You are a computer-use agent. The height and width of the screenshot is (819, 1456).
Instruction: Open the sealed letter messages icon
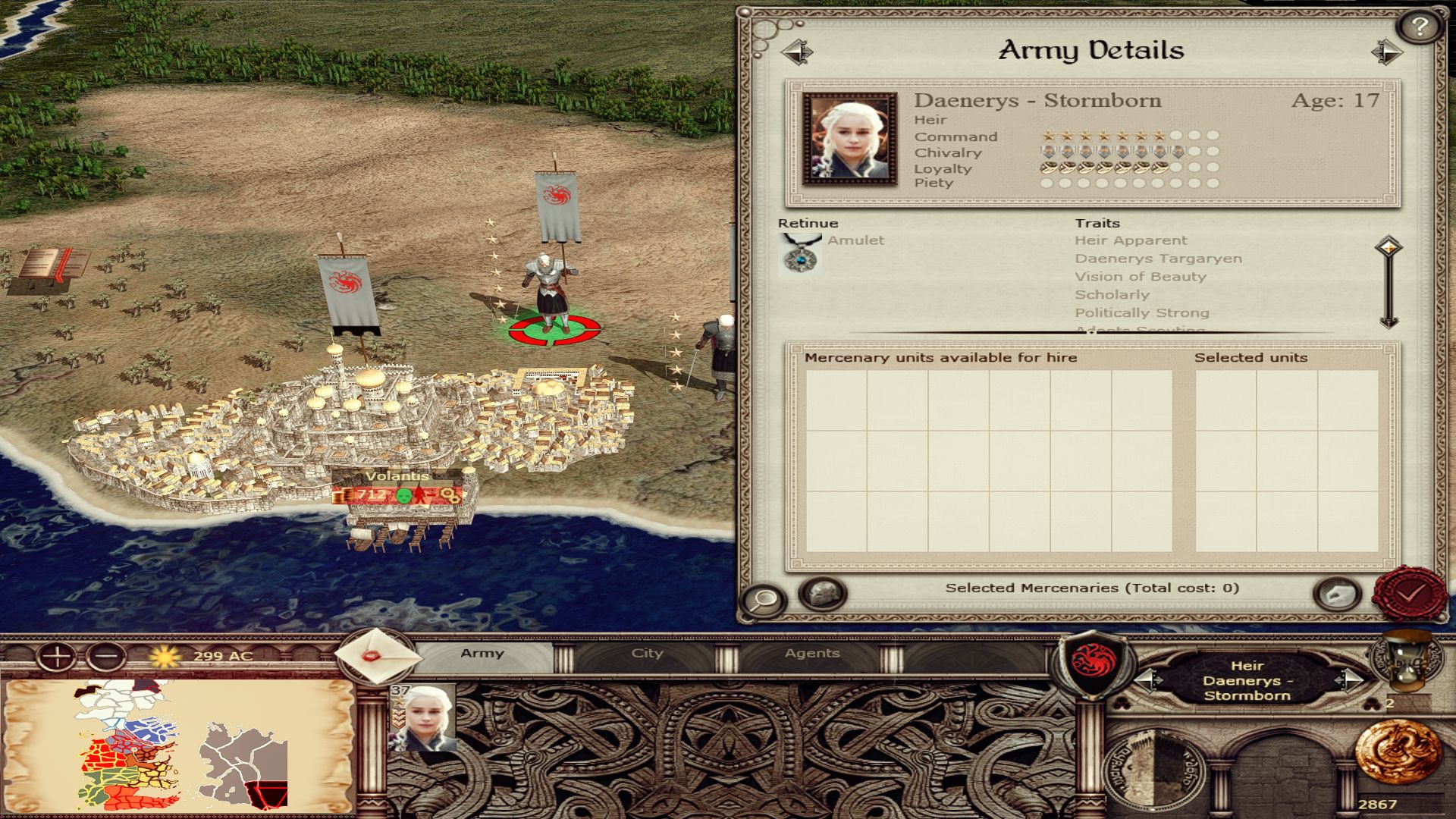pyautogui.click(x=377, y=656)
